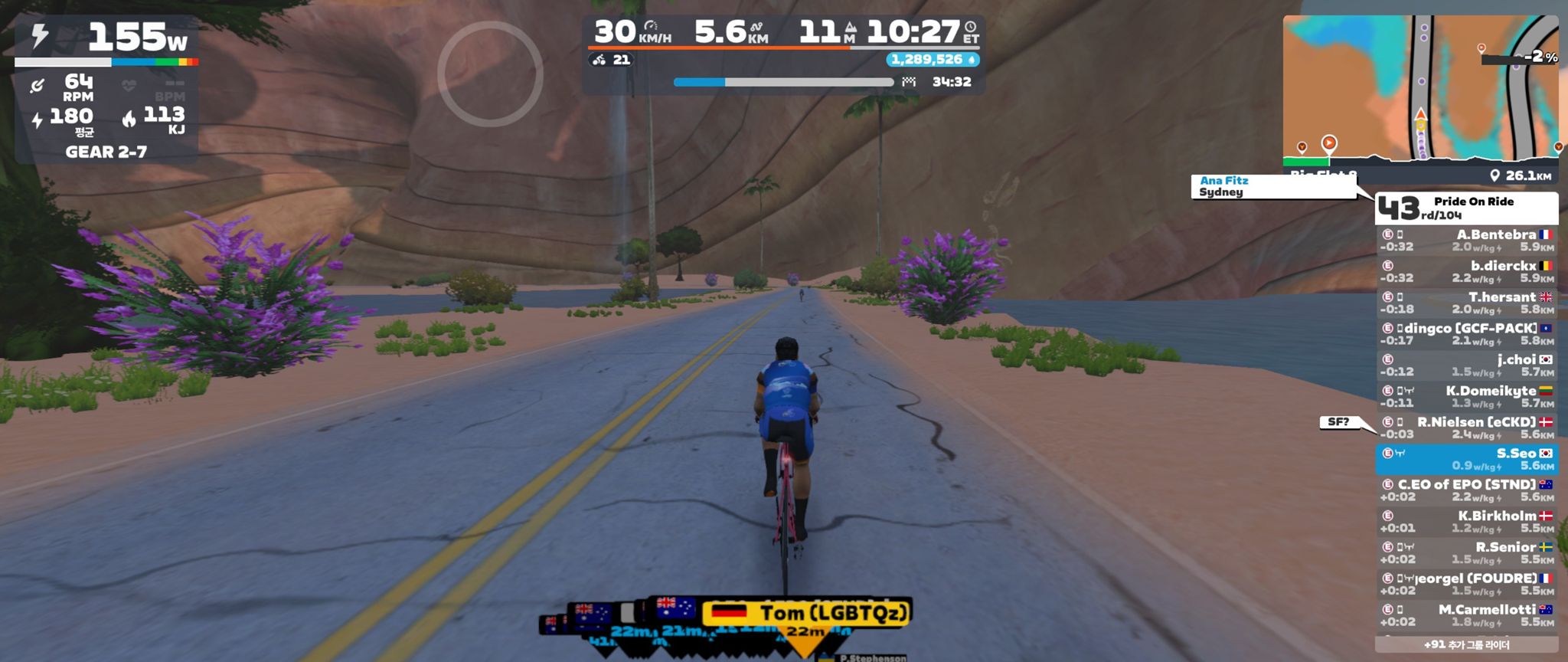Click the 155w power display panel

point(106,37)
